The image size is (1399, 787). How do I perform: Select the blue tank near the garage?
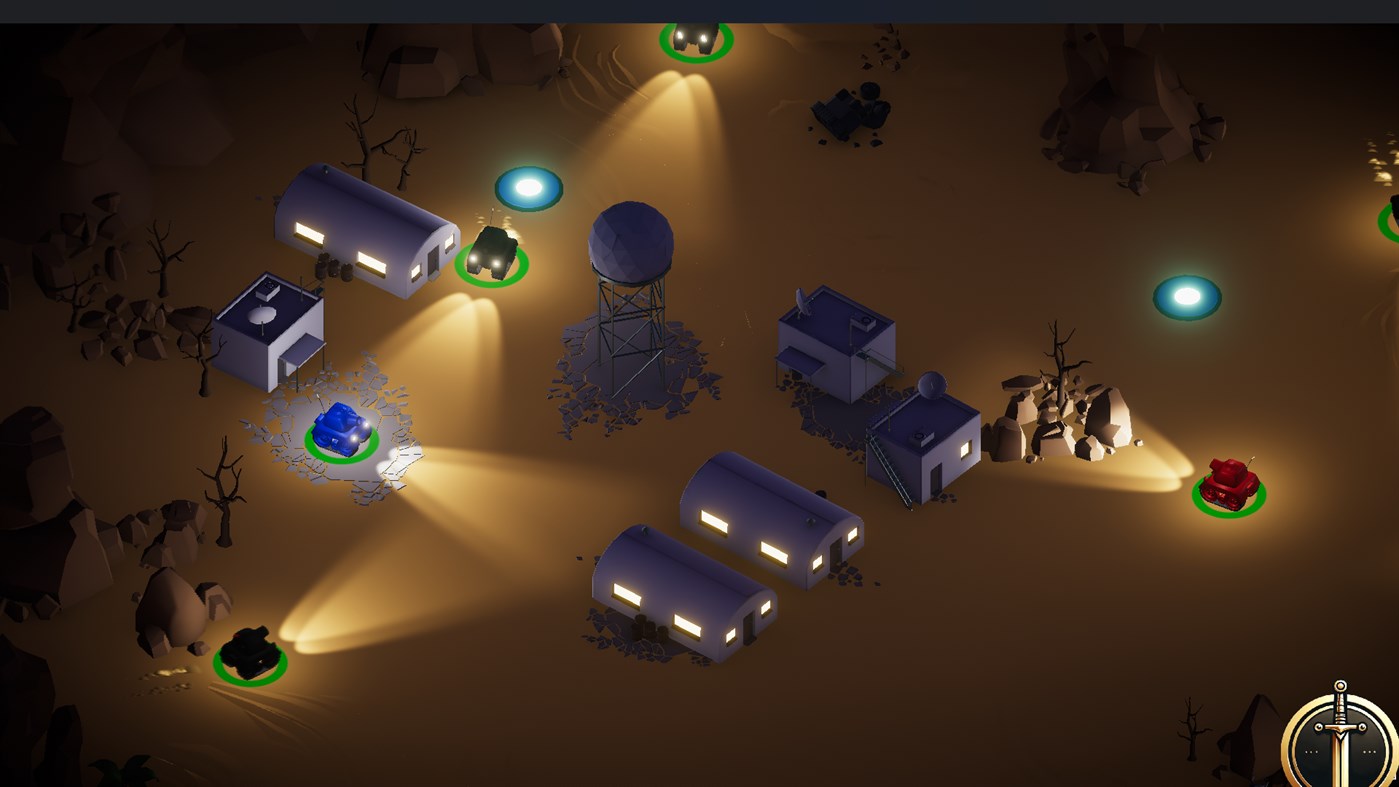(x=340, y=428)
